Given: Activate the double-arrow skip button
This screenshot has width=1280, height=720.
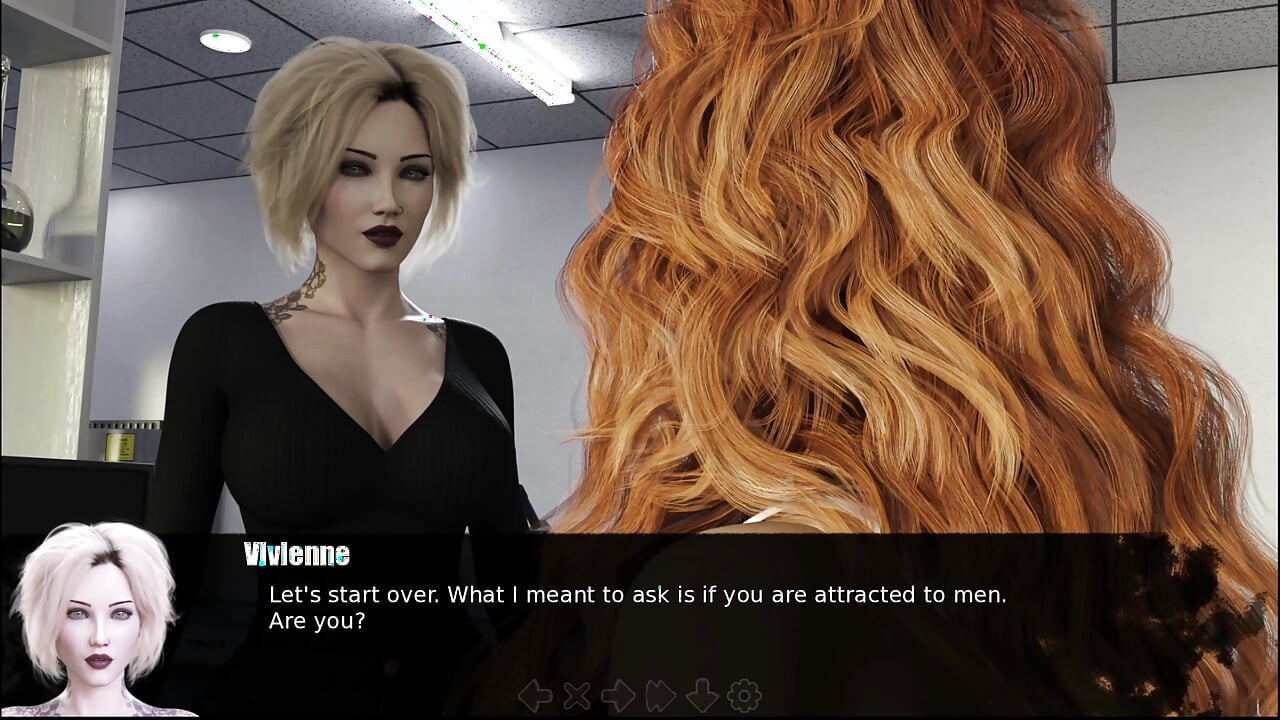Looking at the screenshot, I should tap(661, 696).
